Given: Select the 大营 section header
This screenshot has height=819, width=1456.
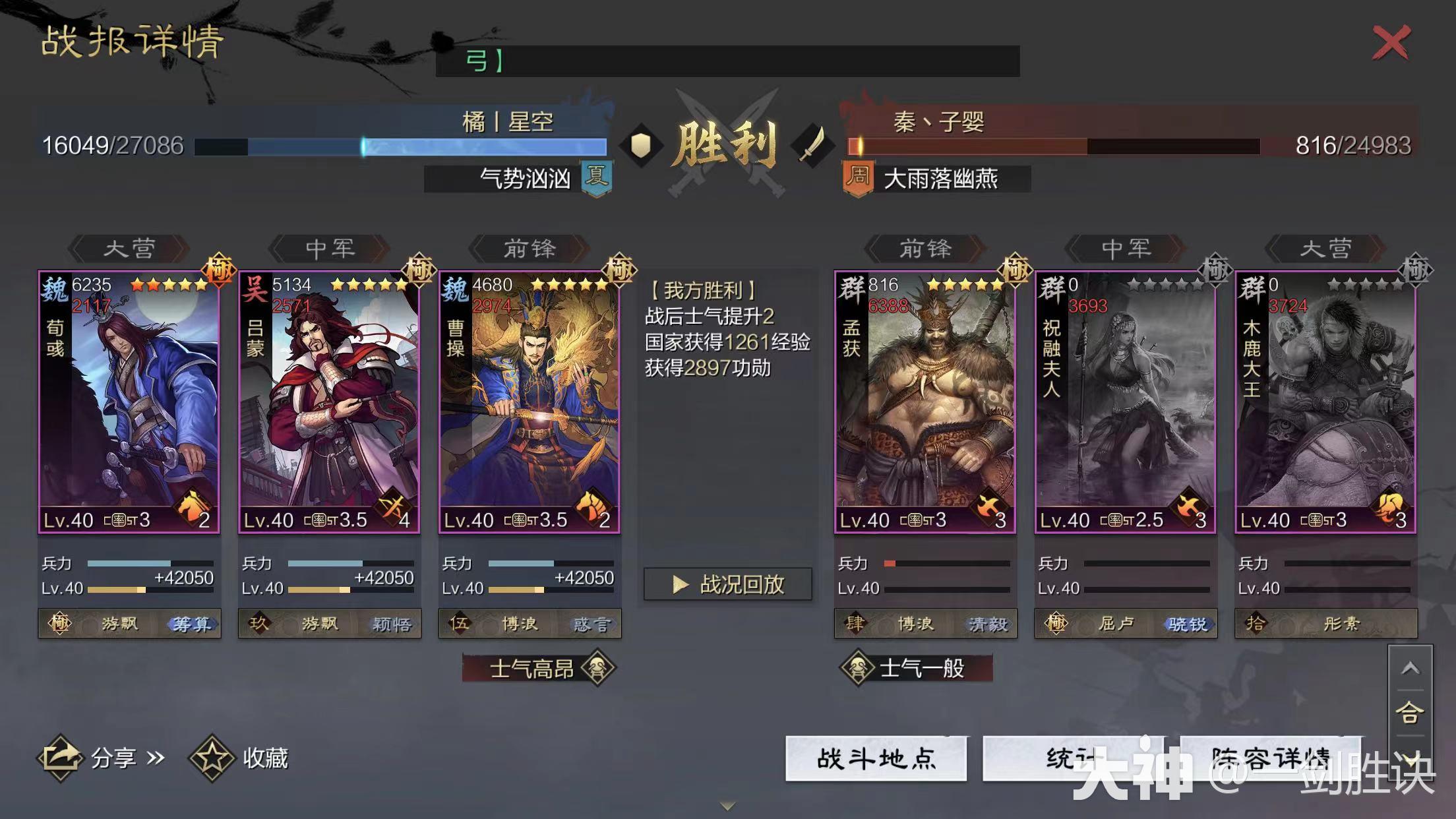Looking at the screenshot, I should [x=128, y=249].
